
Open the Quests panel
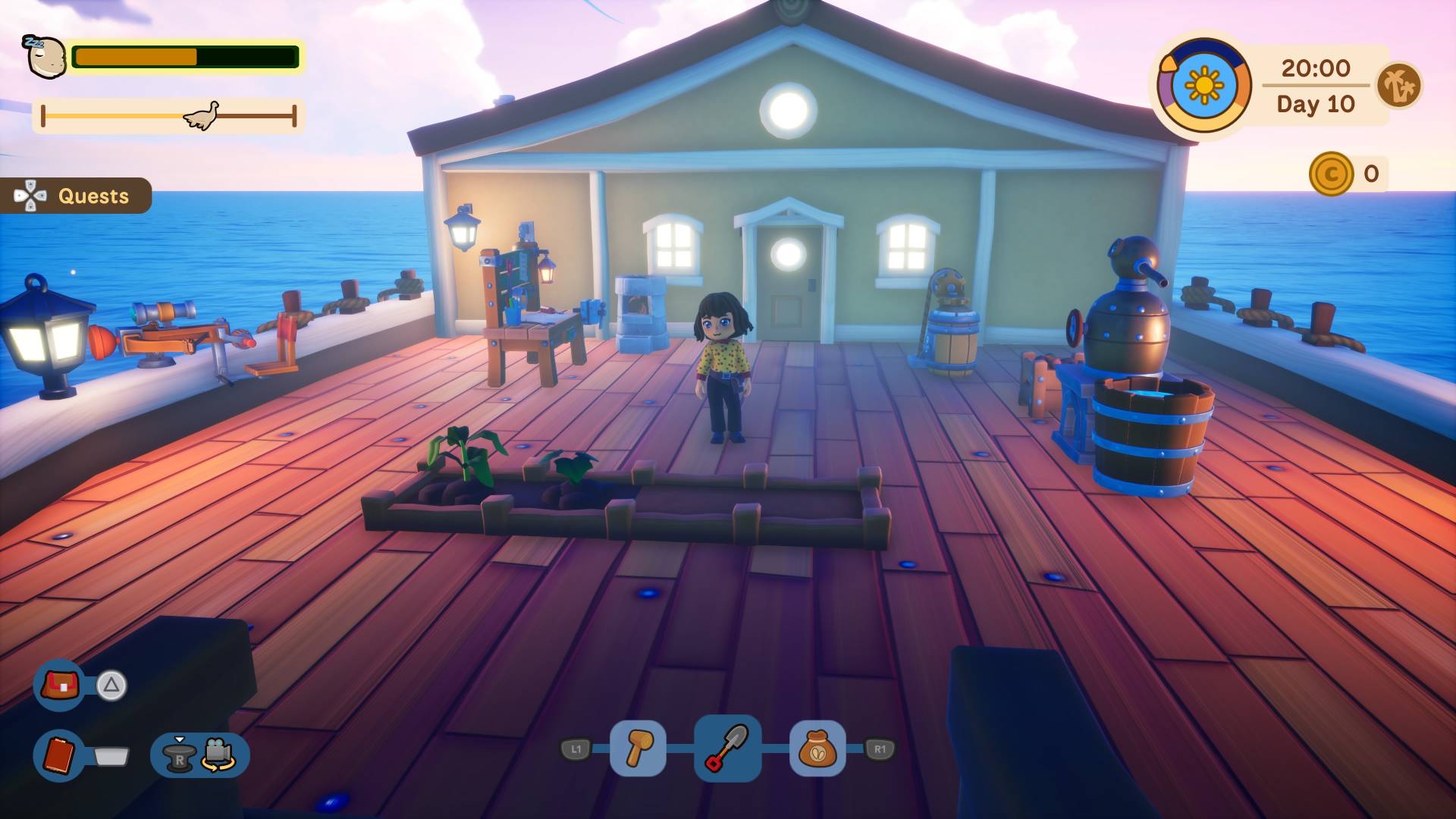tap(76, 196)
